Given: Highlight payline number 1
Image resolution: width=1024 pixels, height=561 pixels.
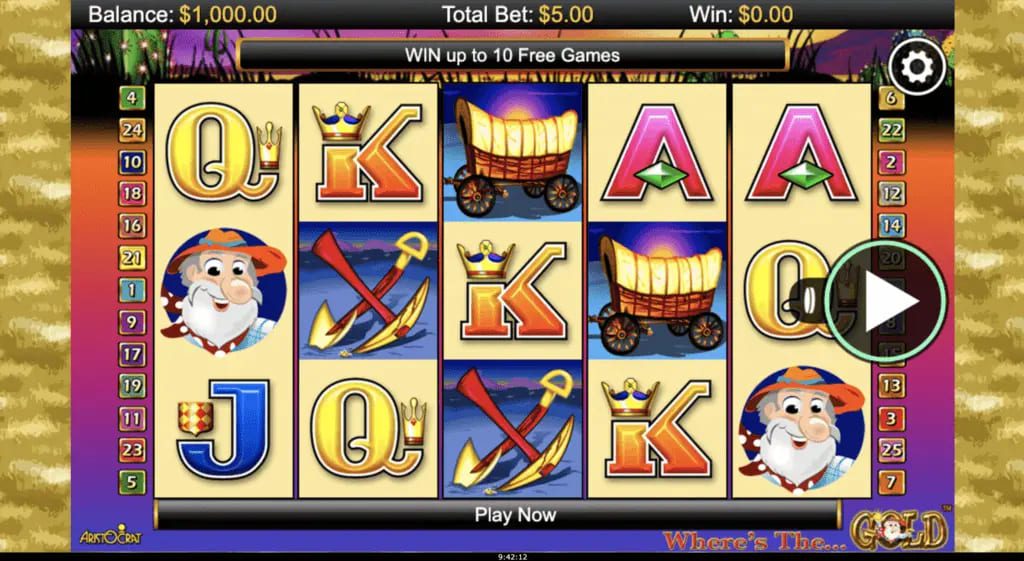Looking at the screenshot, I should (132, 290).
